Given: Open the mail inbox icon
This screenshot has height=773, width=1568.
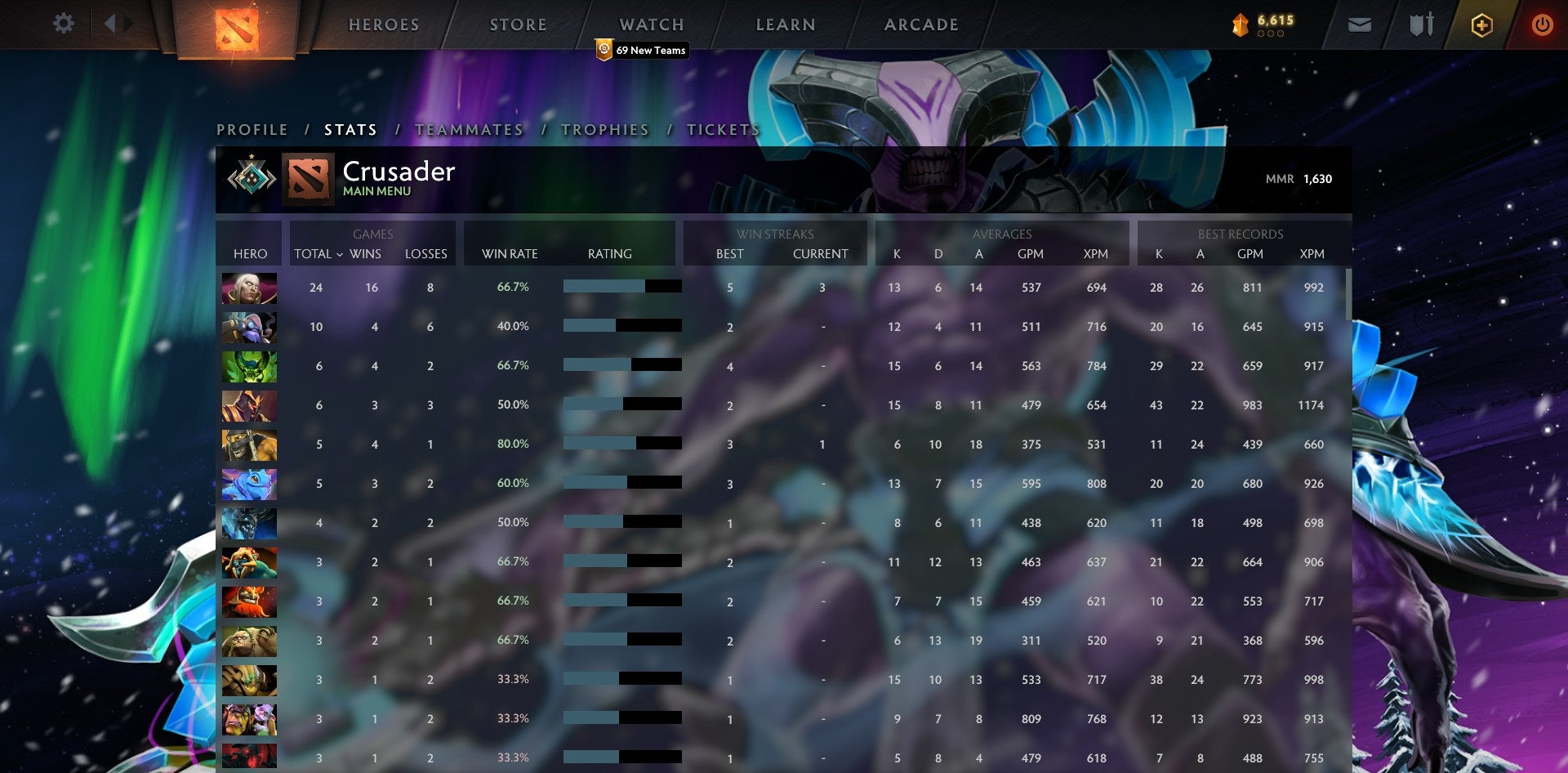Looking at the screenshot, I should [x=1361, y=25].
